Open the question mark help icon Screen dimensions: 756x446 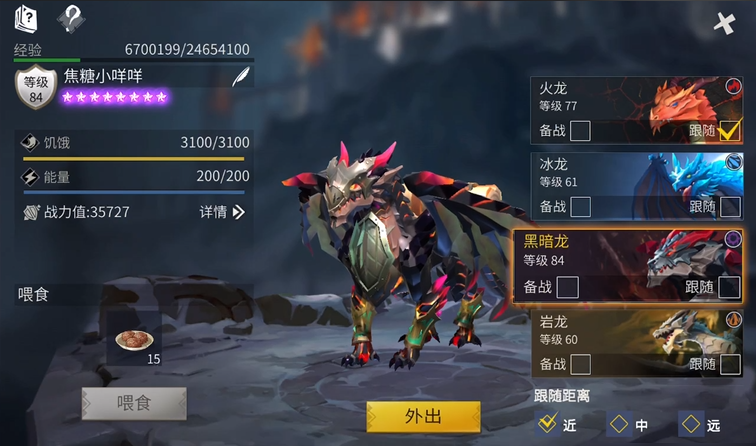point(70,17)
